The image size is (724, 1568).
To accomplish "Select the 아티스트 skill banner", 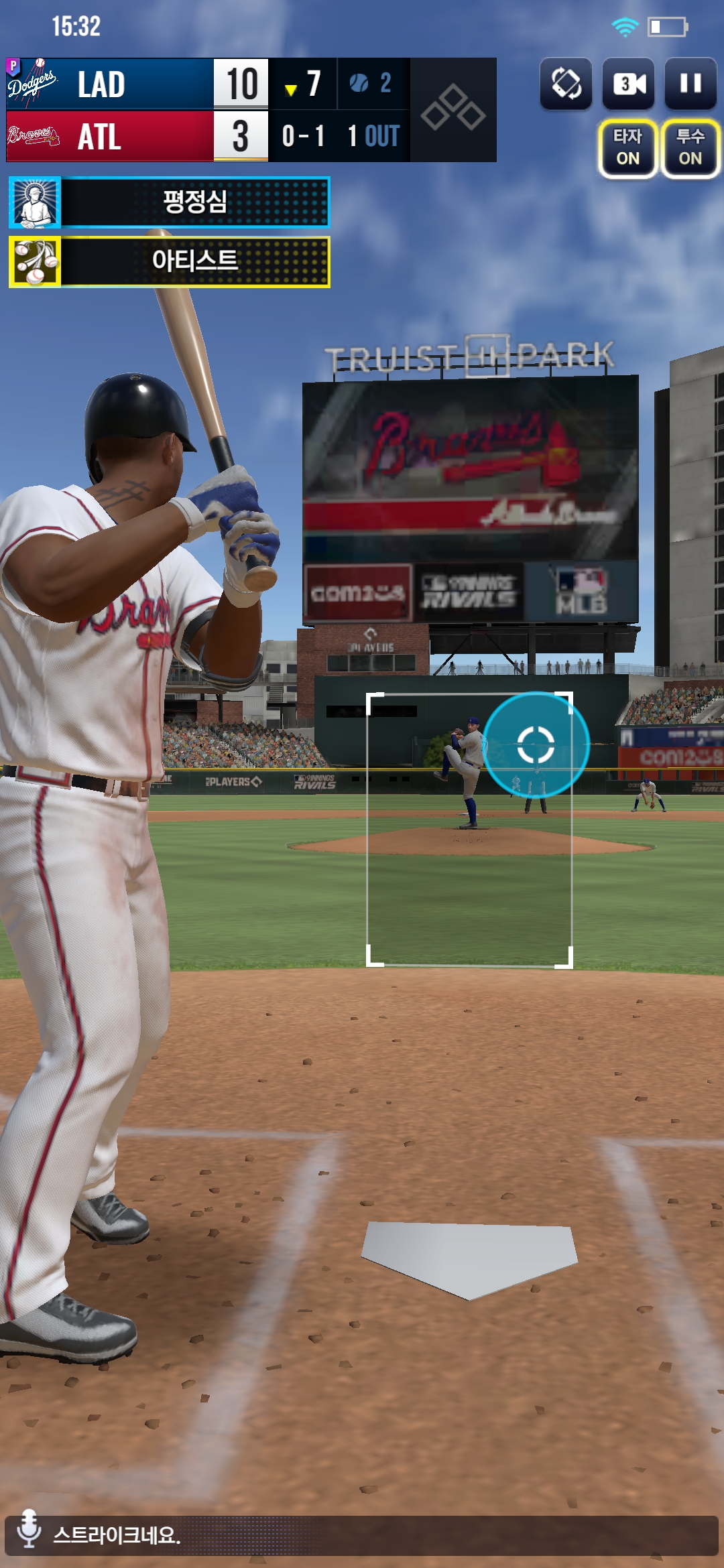I will coord(170,261).
